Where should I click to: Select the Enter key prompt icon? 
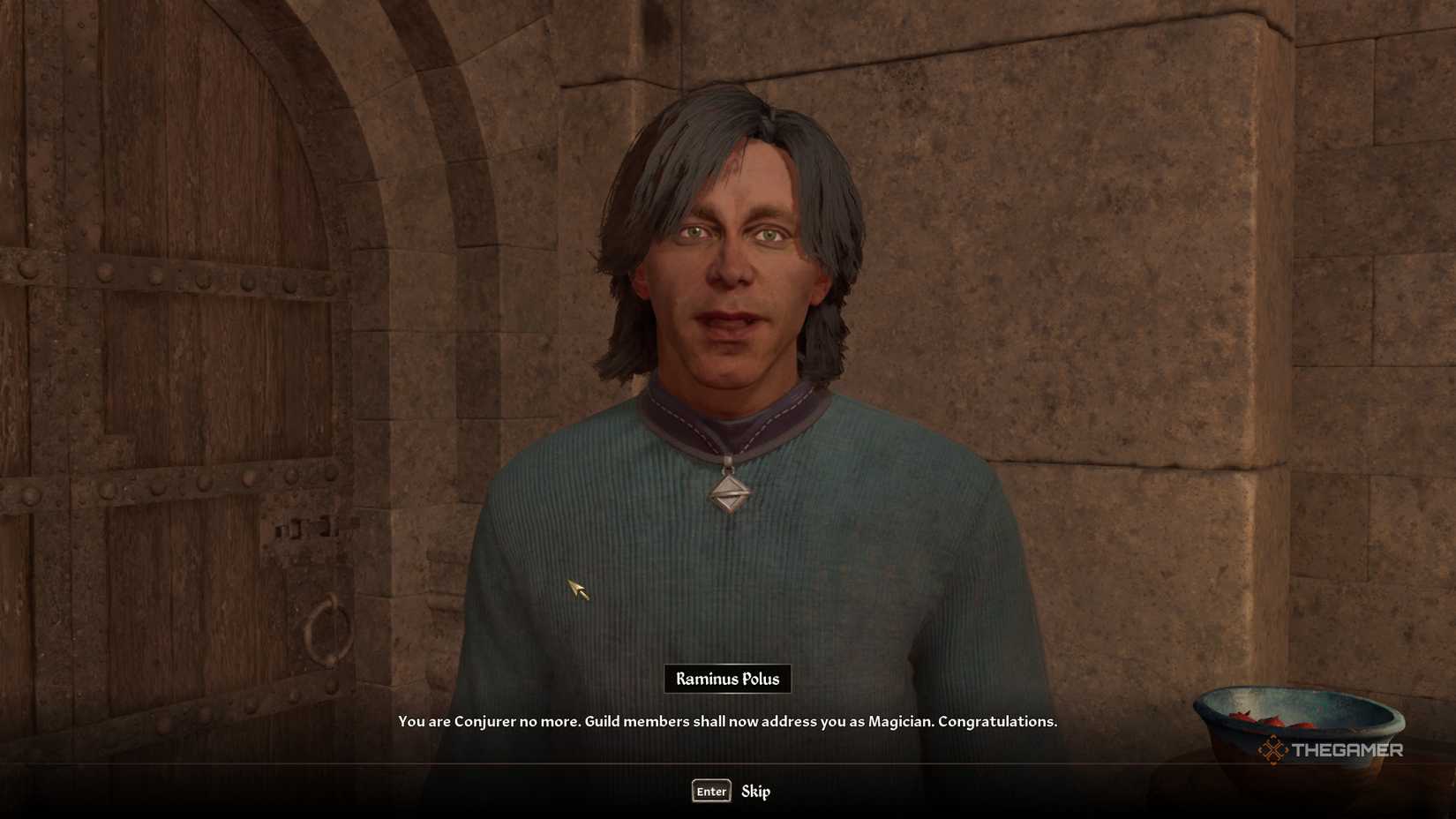pos(711,792)
